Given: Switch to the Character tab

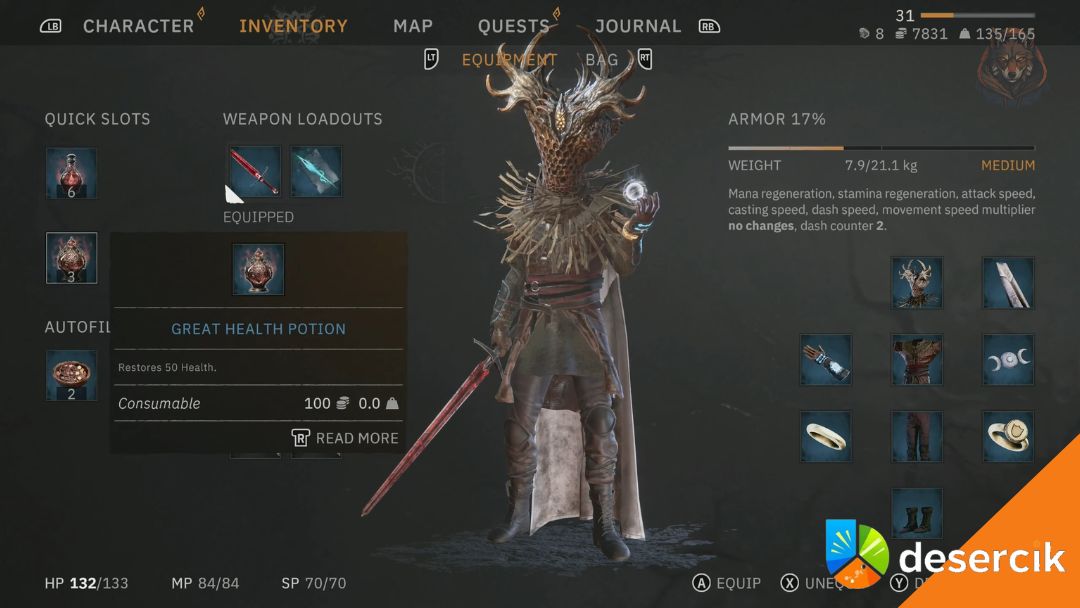Looking at the screenshot, I should click(138, 26).
